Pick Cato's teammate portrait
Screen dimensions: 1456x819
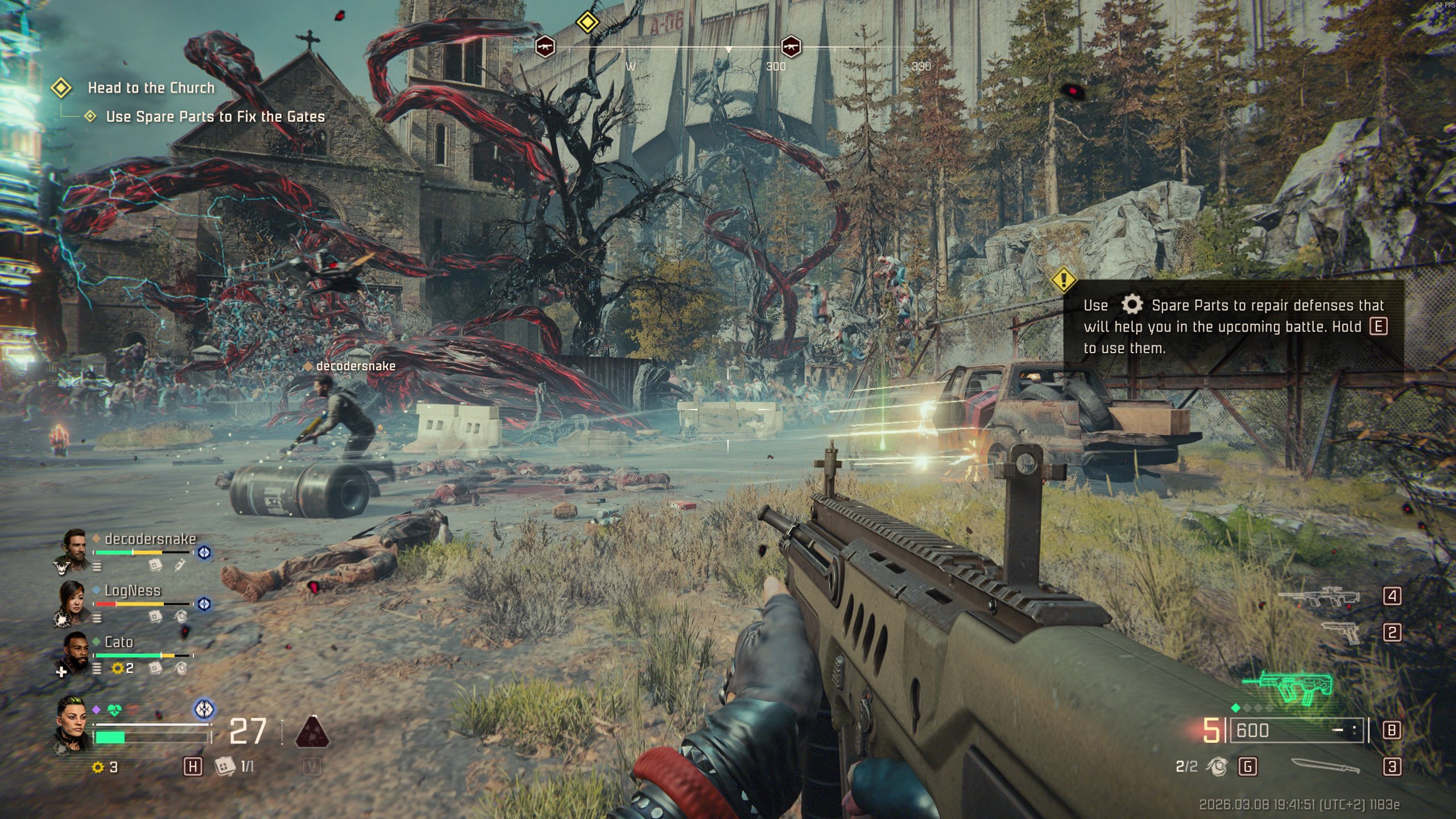tap(75, 653)
